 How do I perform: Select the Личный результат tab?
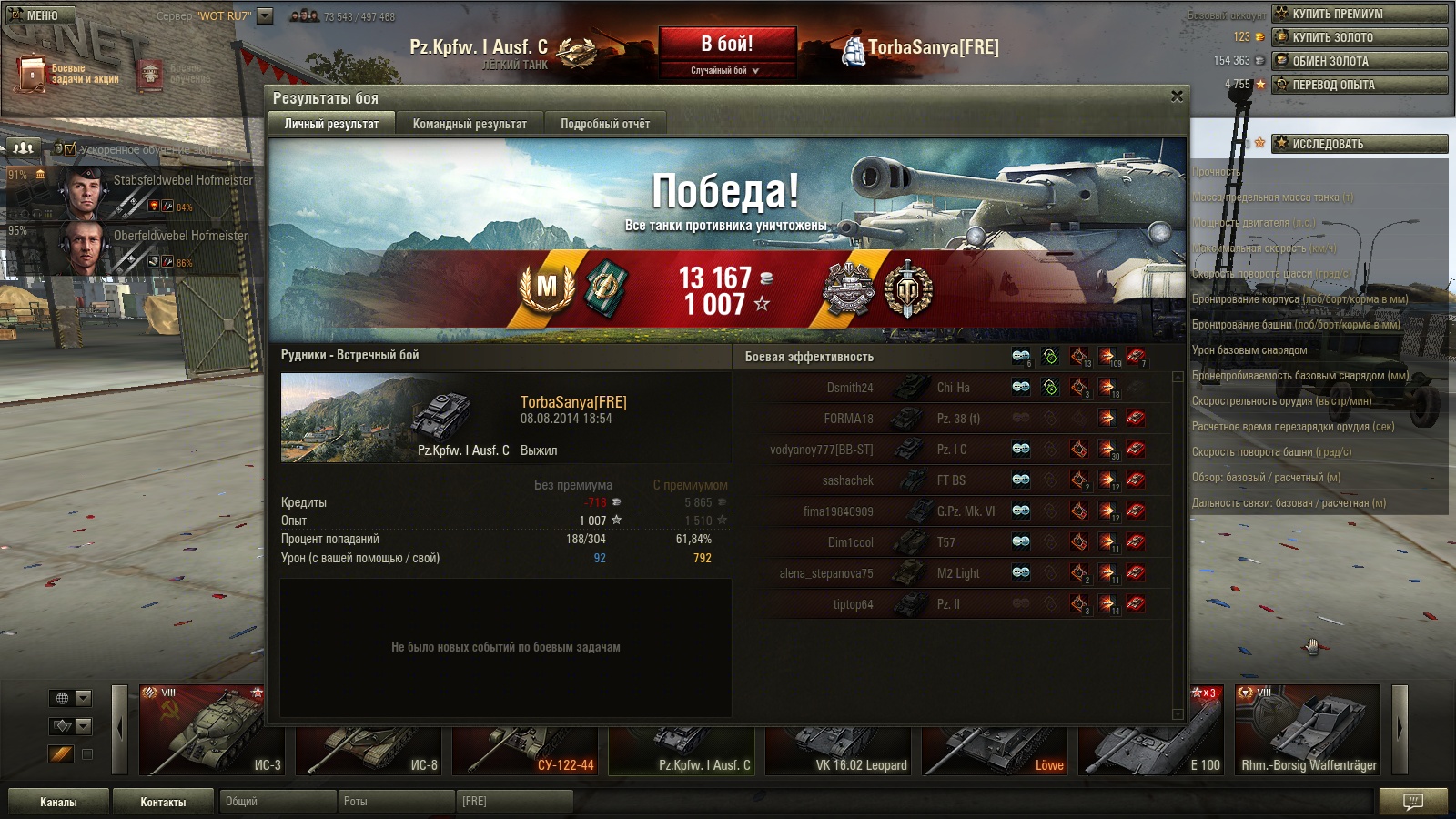331,124
